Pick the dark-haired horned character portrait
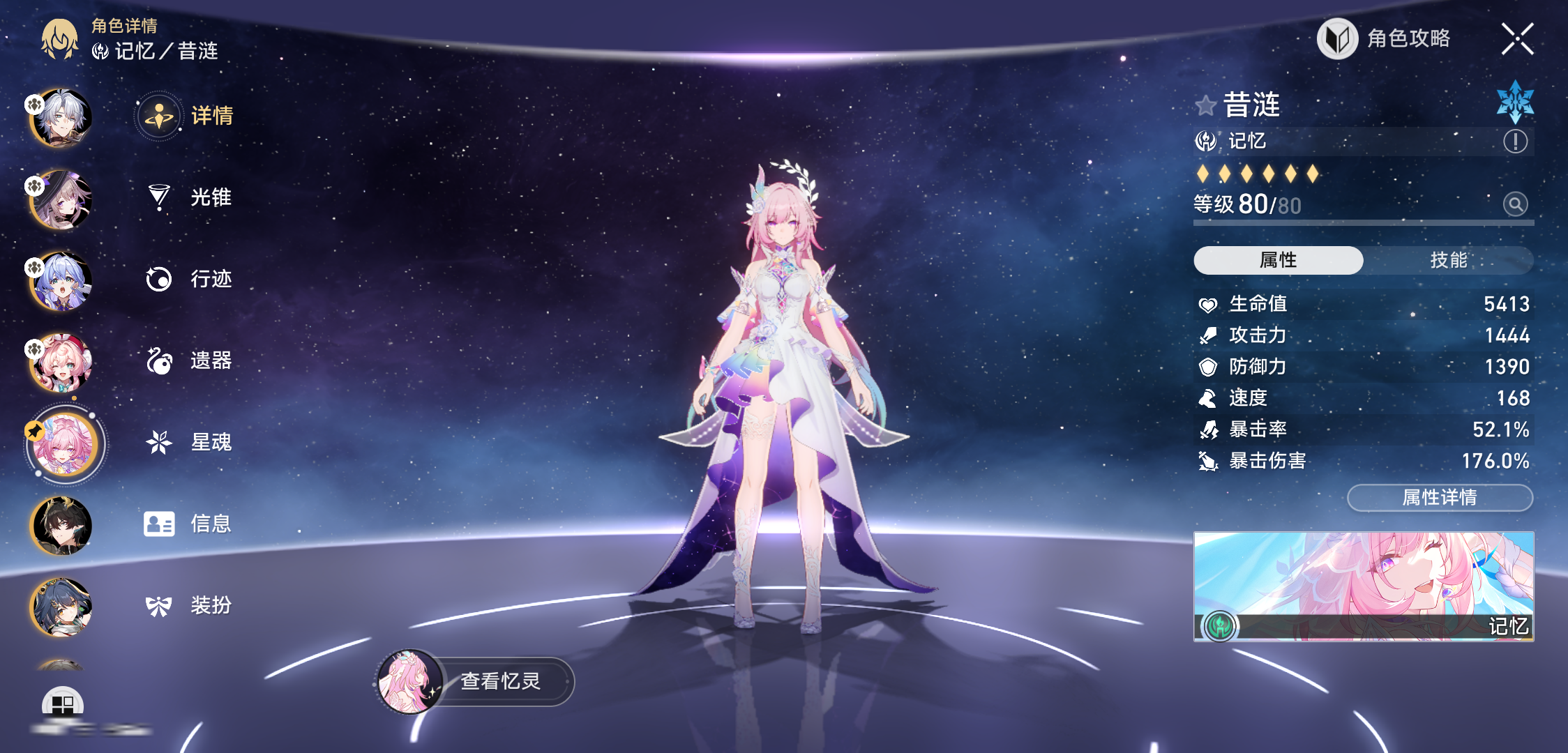This screenshot has height=753, width=1568. 61,526
